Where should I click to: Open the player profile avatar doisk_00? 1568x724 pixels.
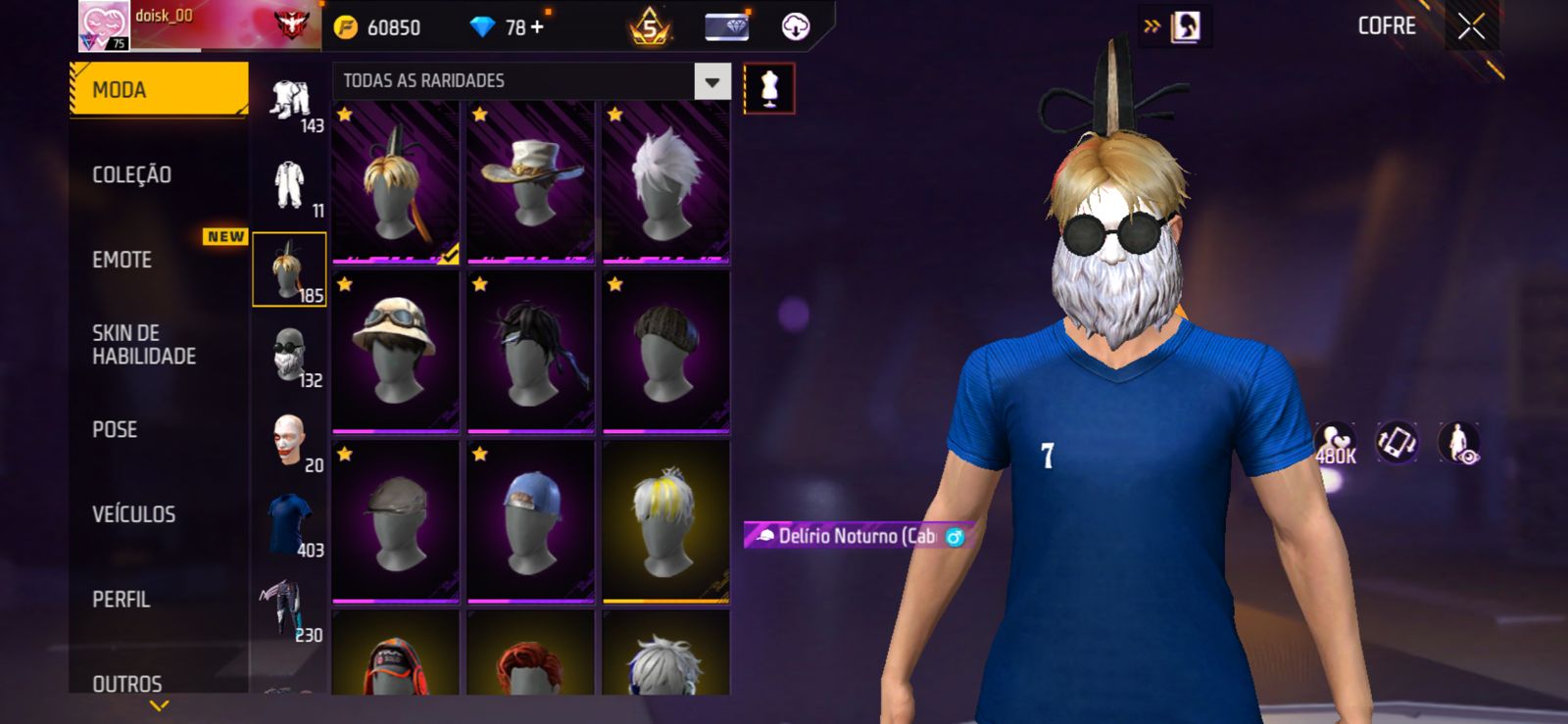click(x=103, y=26)
